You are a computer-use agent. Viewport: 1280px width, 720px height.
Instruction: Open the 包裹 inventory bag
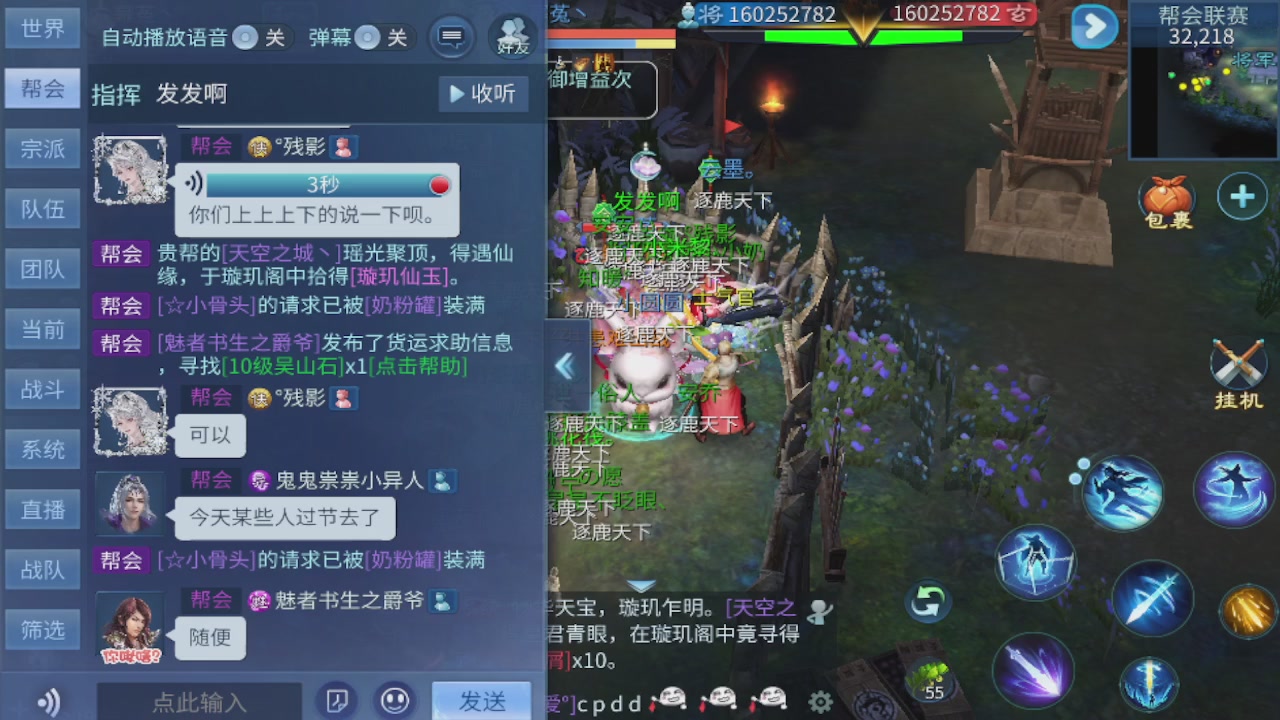[1168, 196]
